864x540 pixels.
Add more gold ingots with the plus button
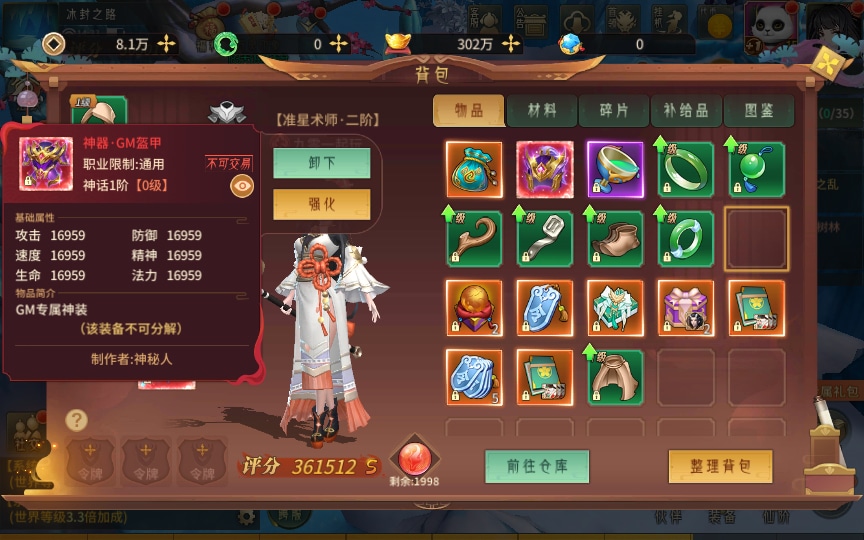511,44
